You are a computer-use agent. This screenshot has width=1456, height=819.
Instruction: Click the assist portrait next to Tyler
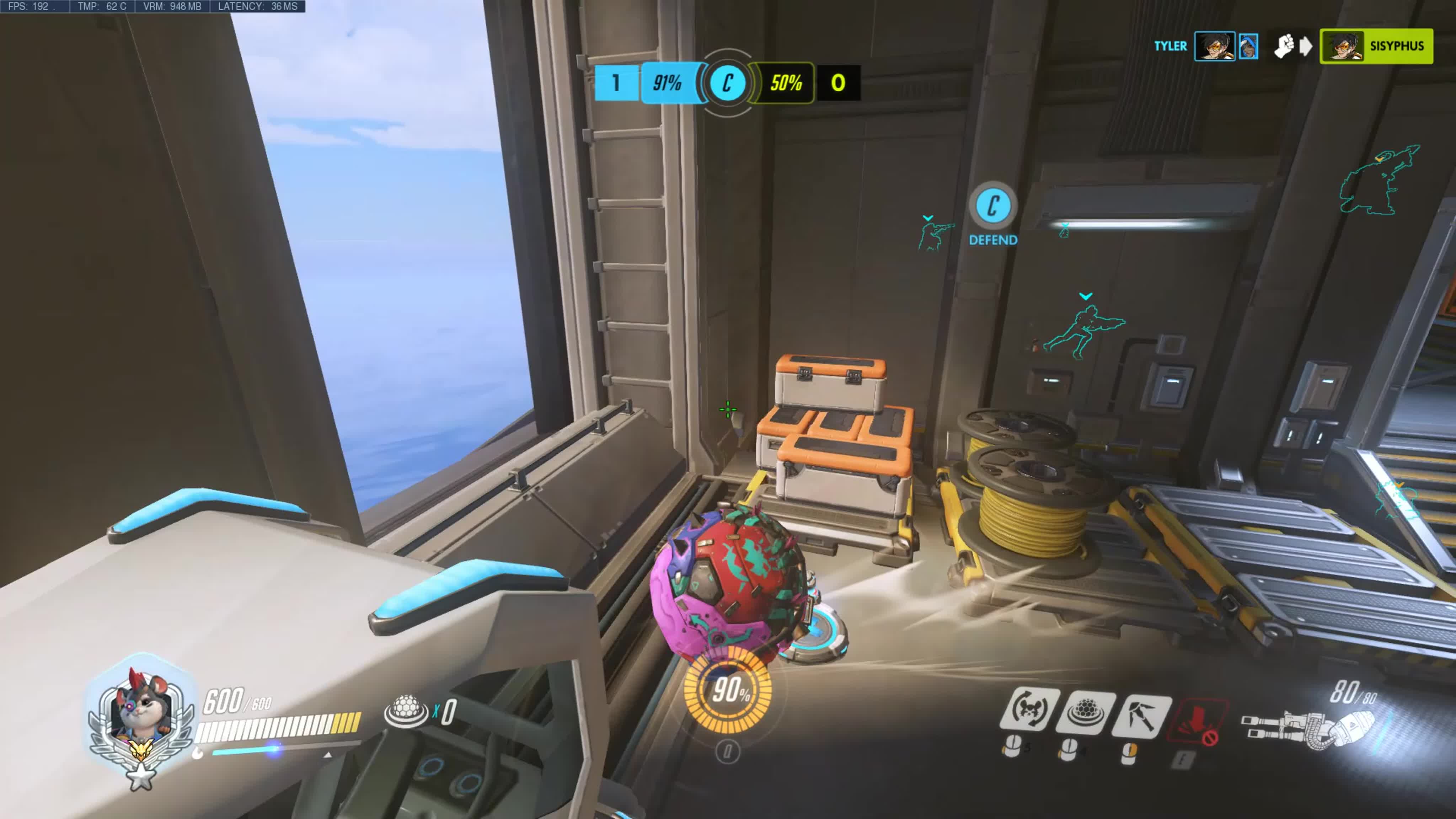click(1248, 46)
